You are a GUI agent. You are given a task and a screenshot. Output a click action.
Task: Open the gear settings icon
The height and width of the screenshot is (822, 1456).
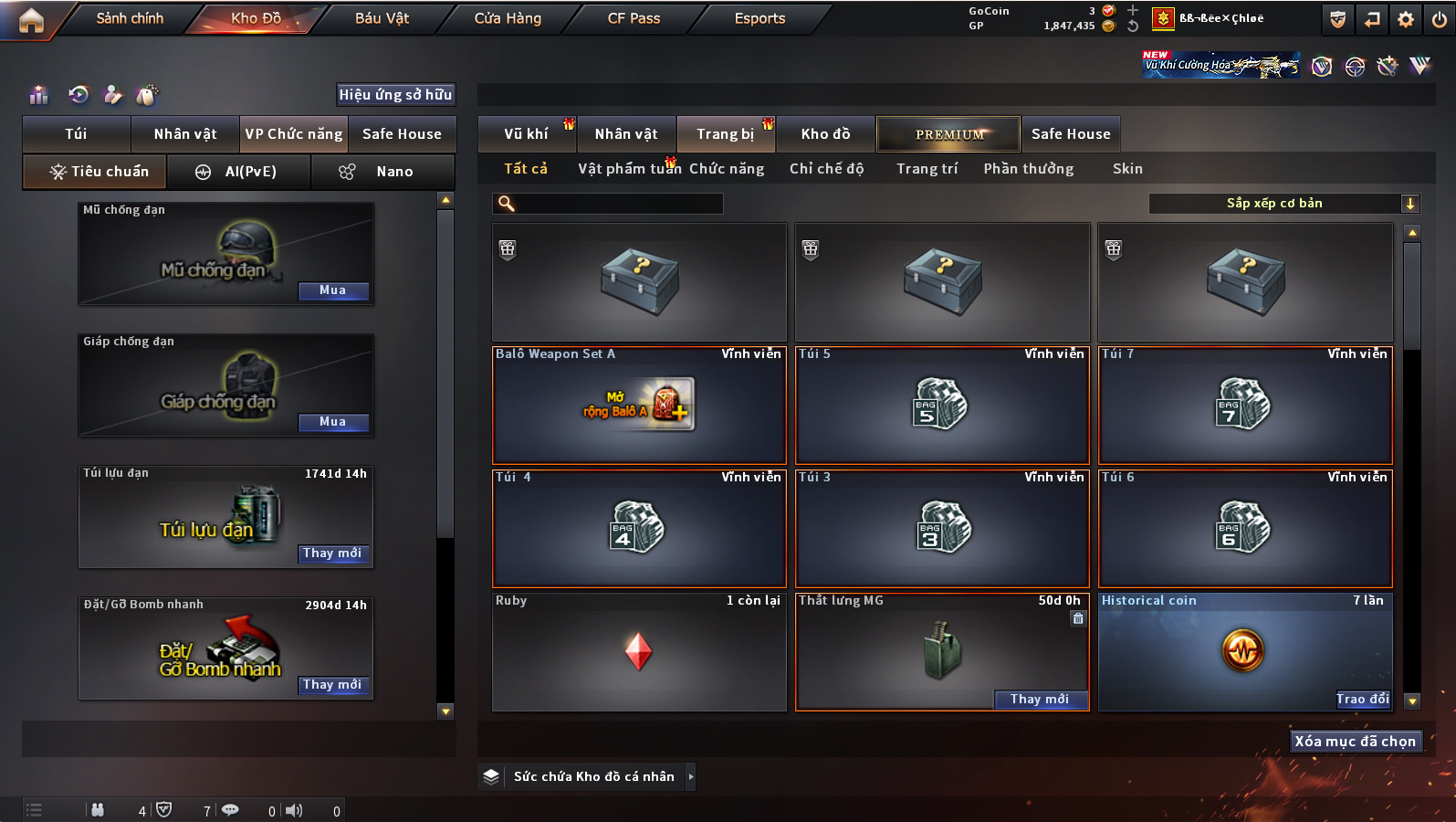(x=1406, y=19)
